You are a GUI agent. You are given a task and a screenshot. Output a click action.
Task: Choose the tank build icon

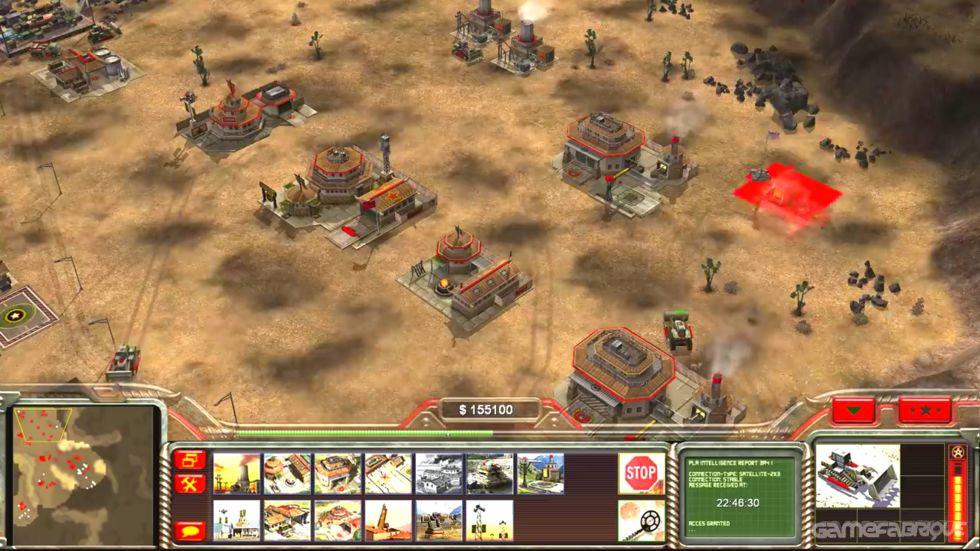tap(490, 473)
